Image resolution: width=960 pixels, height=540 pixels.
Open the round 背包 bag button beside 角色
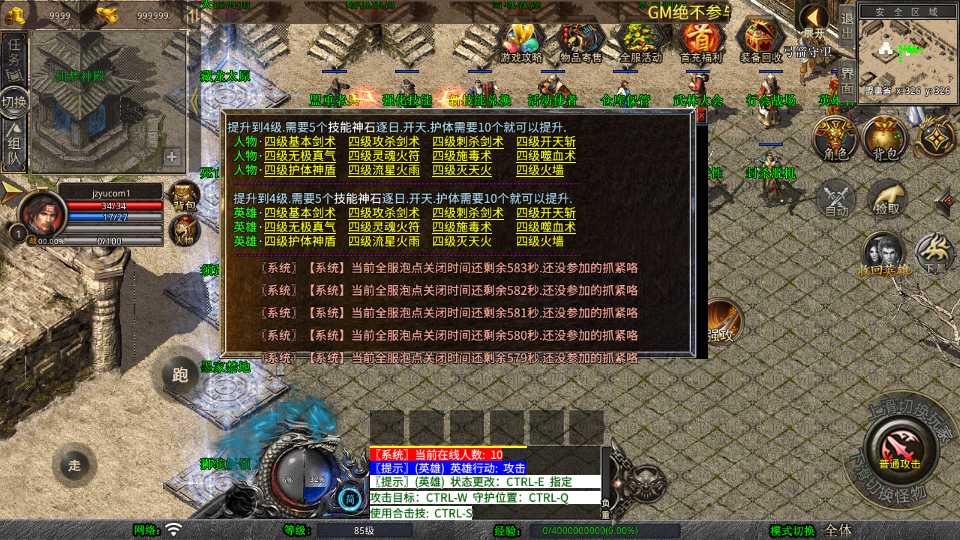click(x=884, y=140)
